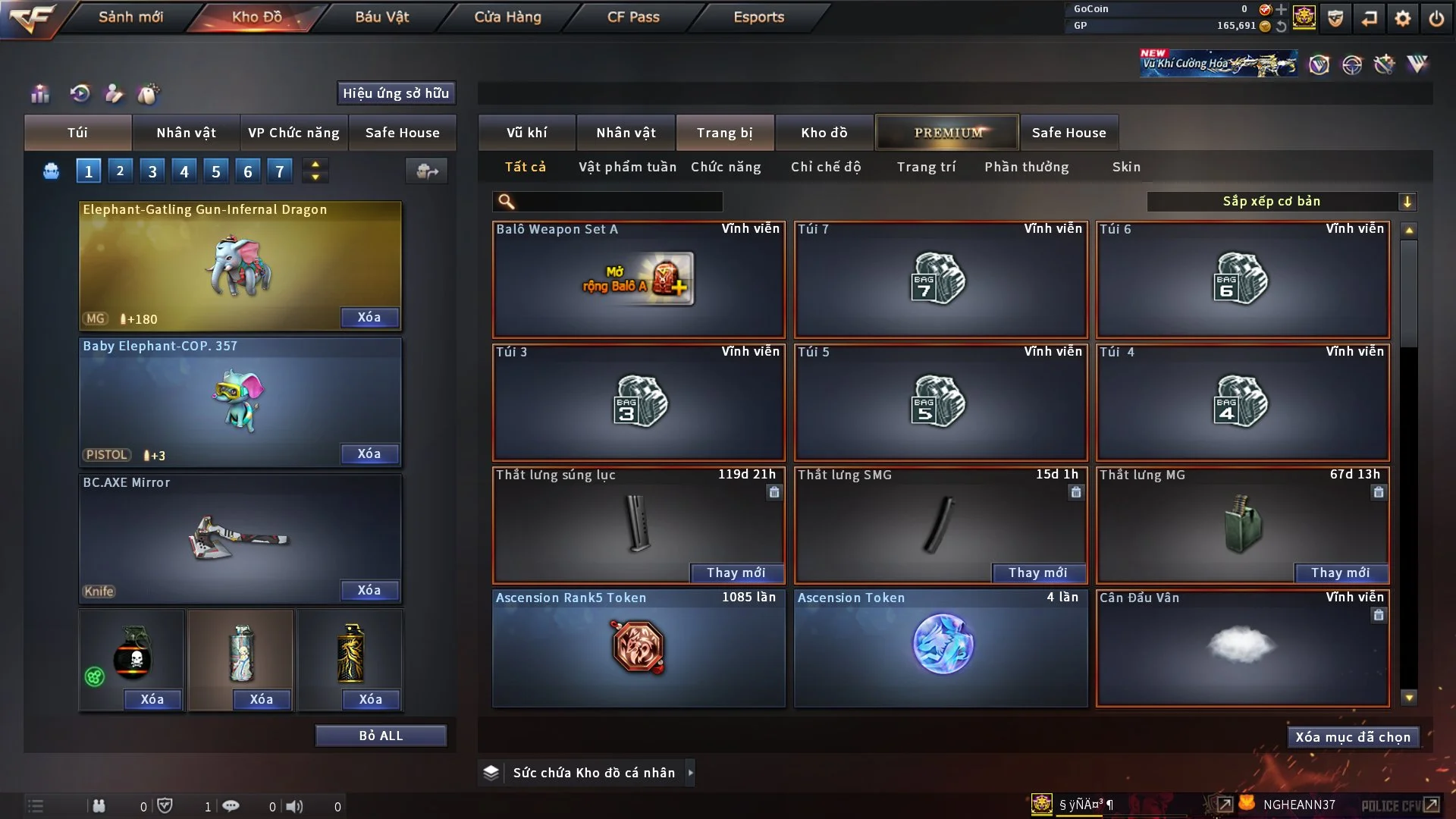Viewport: 1456px width, 819px height.
Task: Go to the CF Pass page
Action: point(633,17)
